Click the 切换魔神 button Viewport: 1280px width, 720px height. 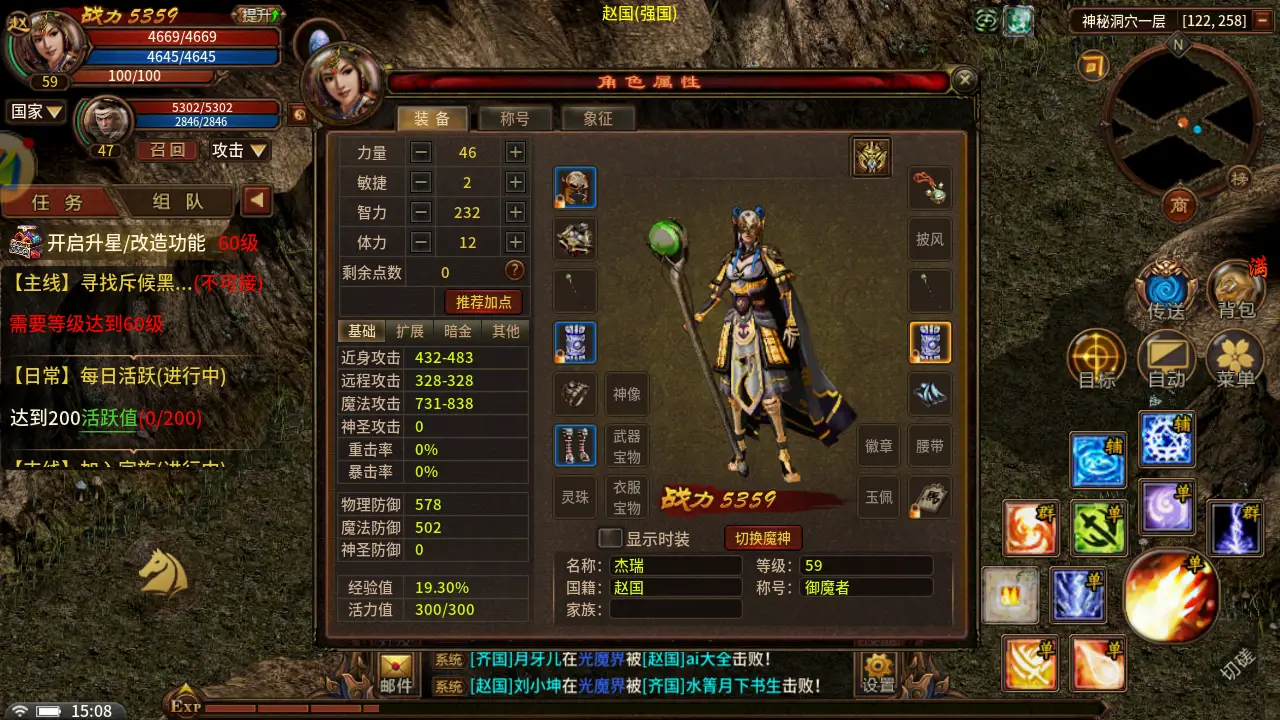click(x=763, y=539)
